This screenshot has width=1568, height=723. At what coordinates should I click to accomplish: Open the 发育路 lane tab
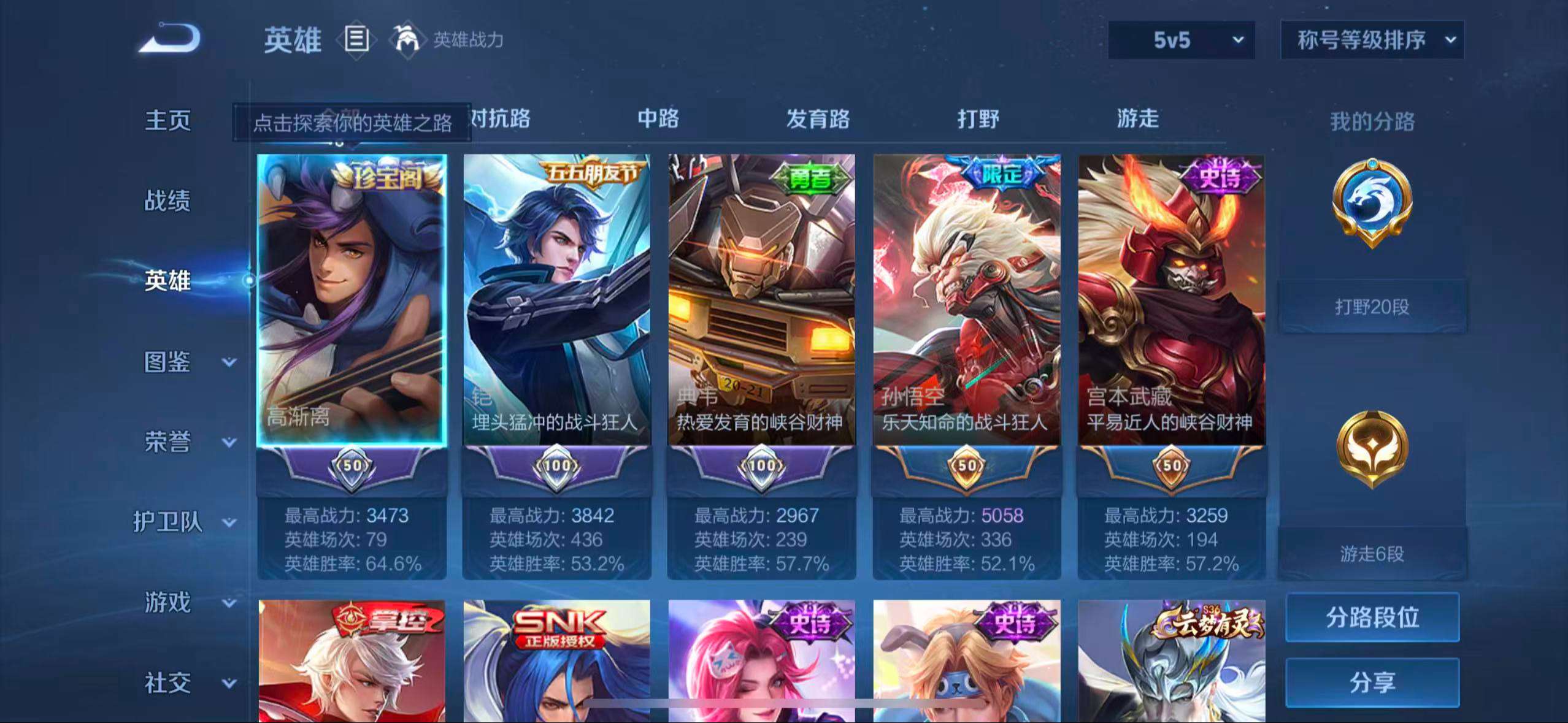817,120
